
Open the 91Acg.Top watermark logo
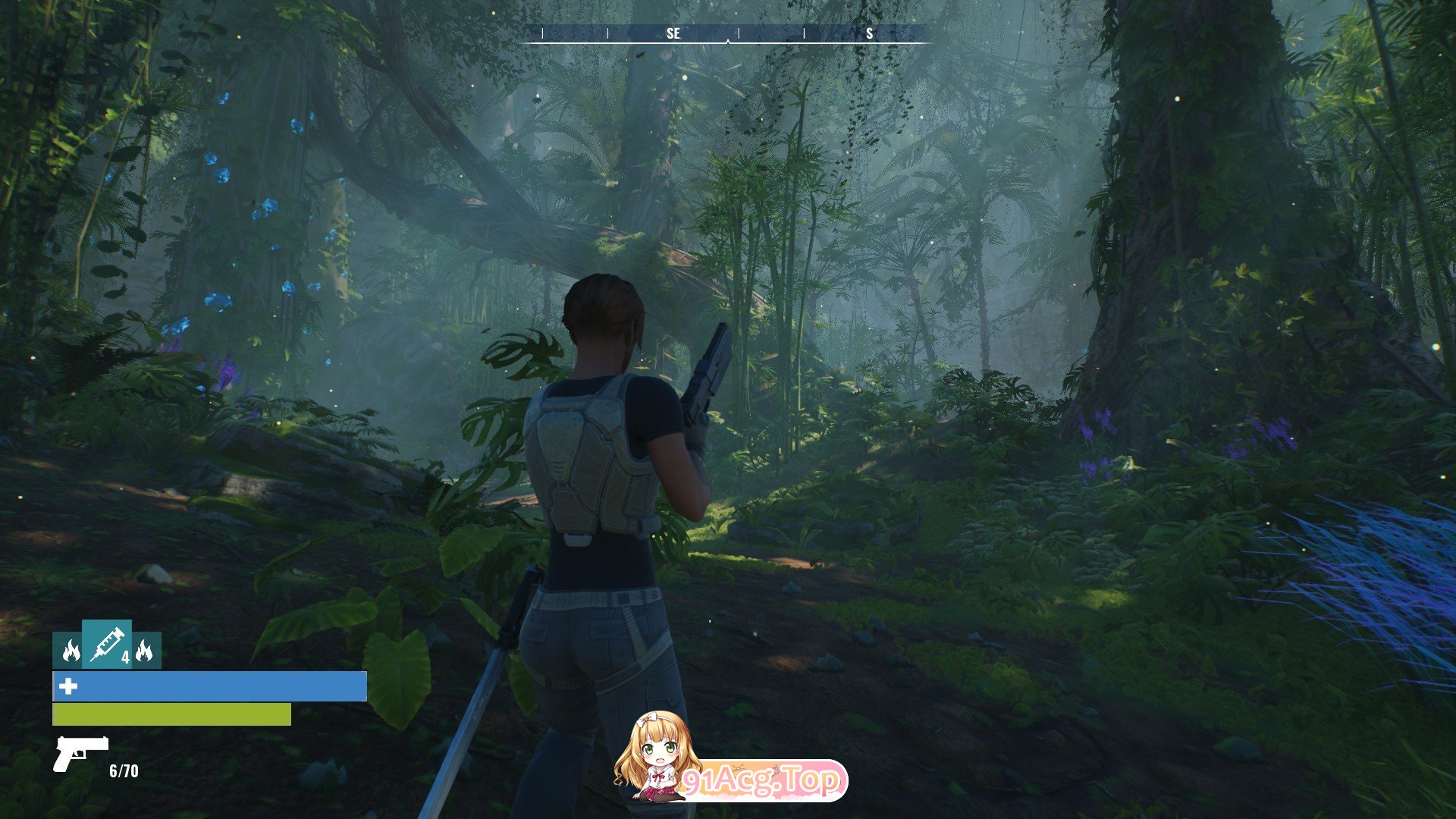[x=730, y=758]
